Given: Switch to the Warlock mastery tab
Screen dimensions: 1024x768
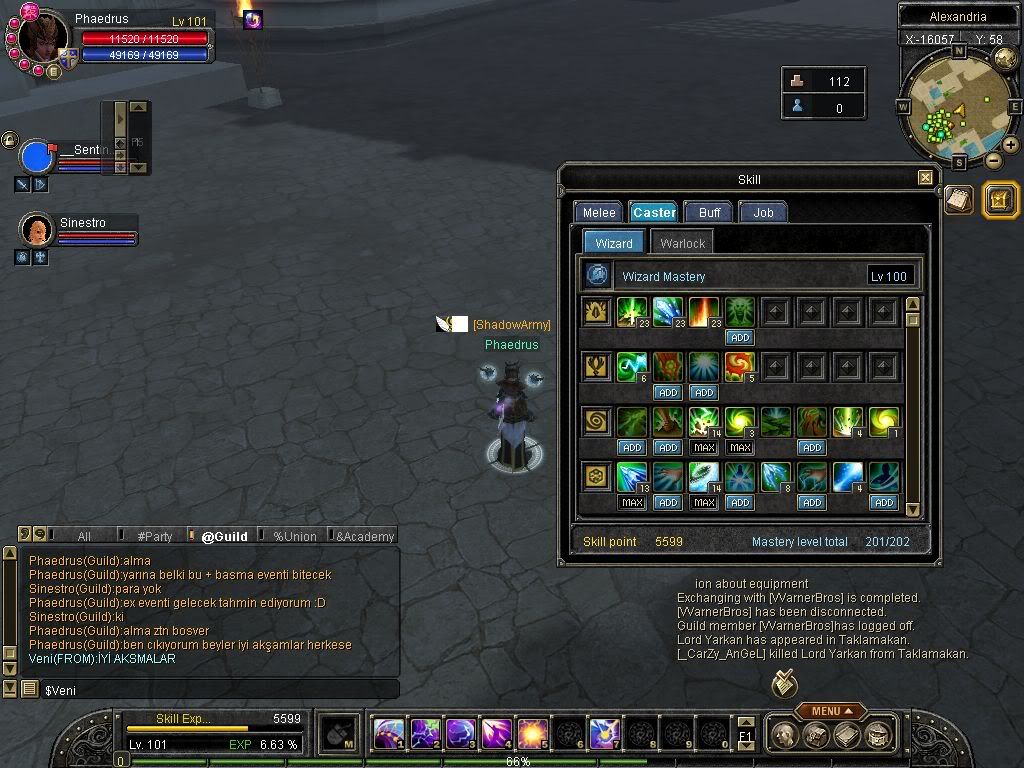Looking at the screenshot, I should point(683,243).
